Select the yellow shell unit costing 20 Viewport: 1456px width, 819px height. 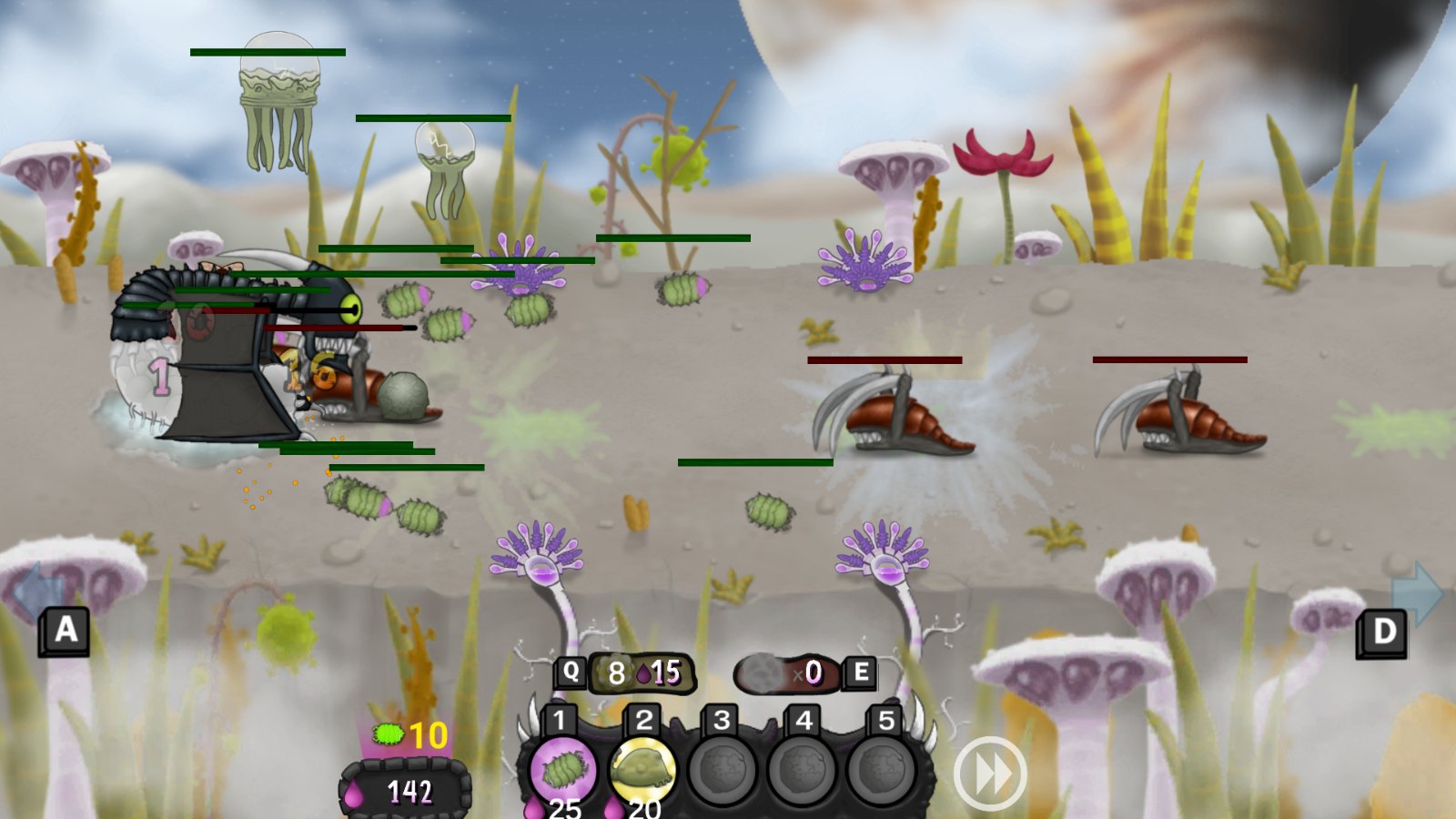642,770
